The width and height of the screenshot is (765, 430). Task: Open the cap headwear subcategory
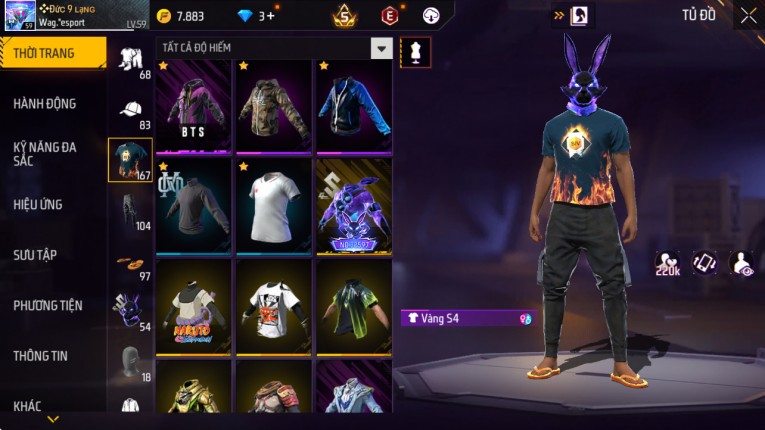(130, 110)
